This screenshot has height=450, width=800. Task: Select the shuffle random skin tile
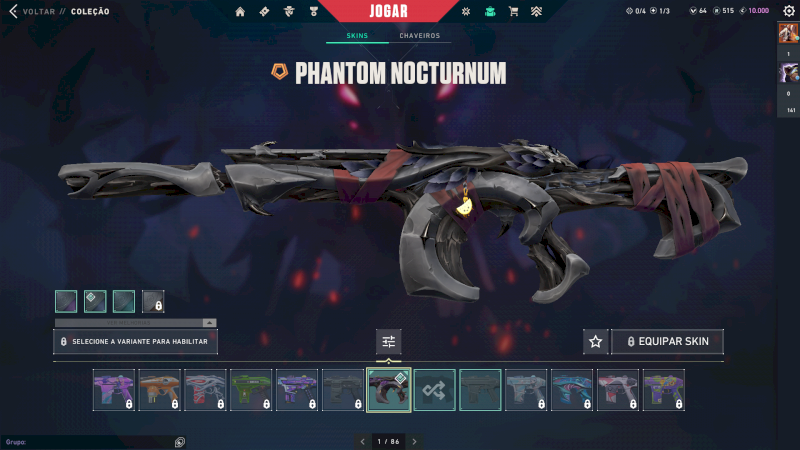tap(434, 390)
